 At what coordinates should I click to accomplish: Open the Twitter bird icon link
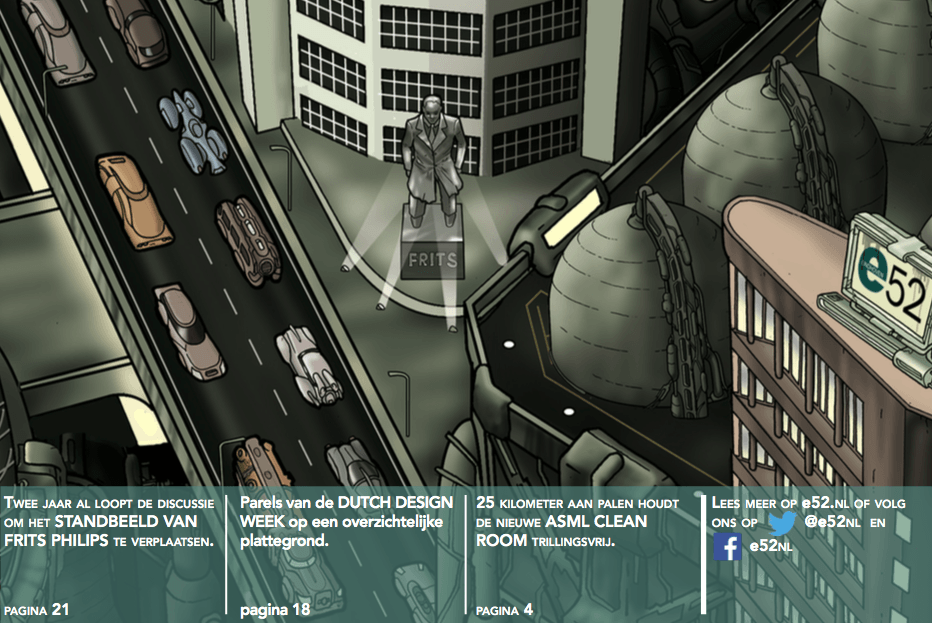[x=785, y=520]
